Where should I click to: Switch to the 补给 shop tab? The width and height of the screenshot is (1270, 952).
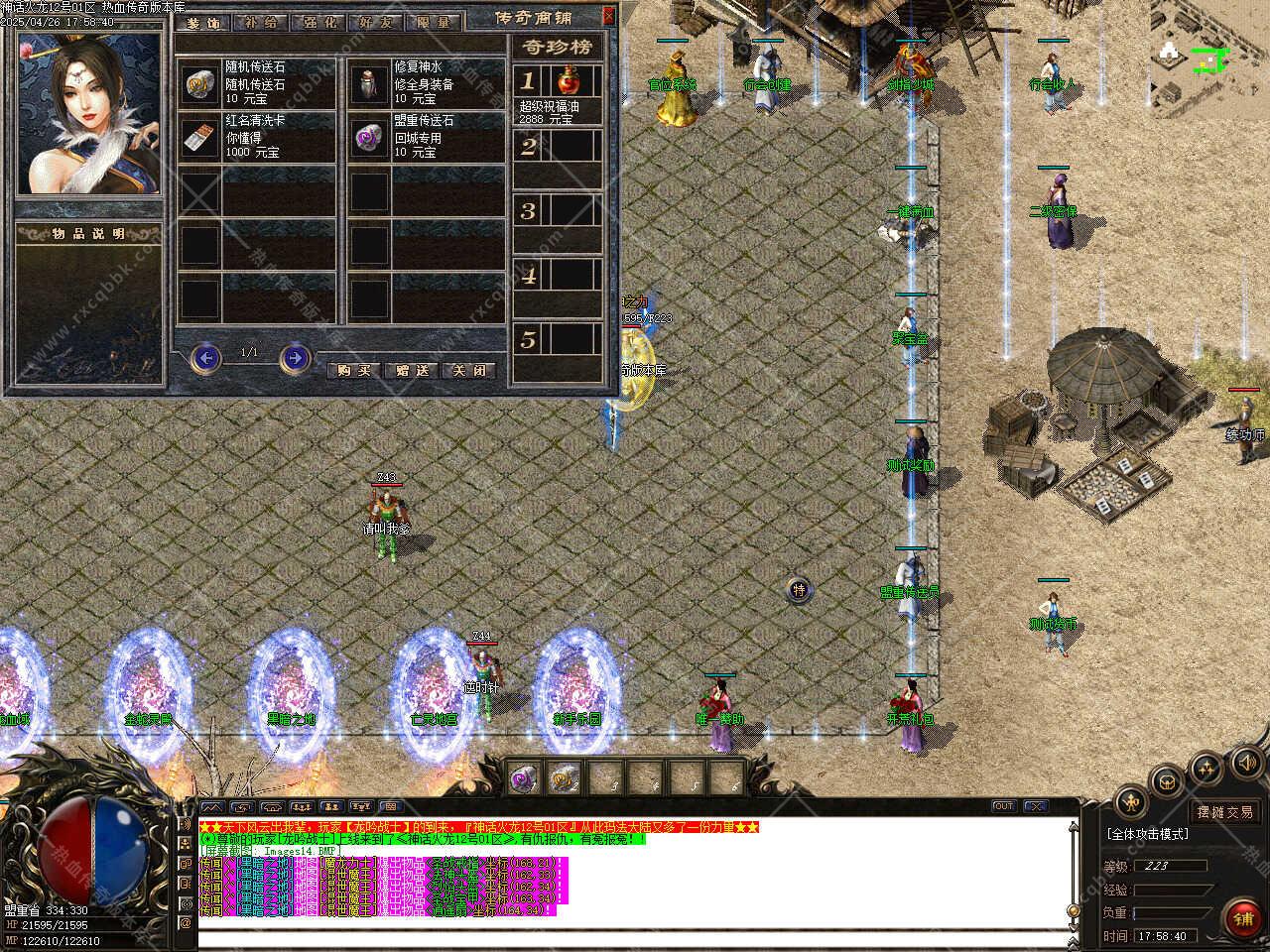(259, 21)
